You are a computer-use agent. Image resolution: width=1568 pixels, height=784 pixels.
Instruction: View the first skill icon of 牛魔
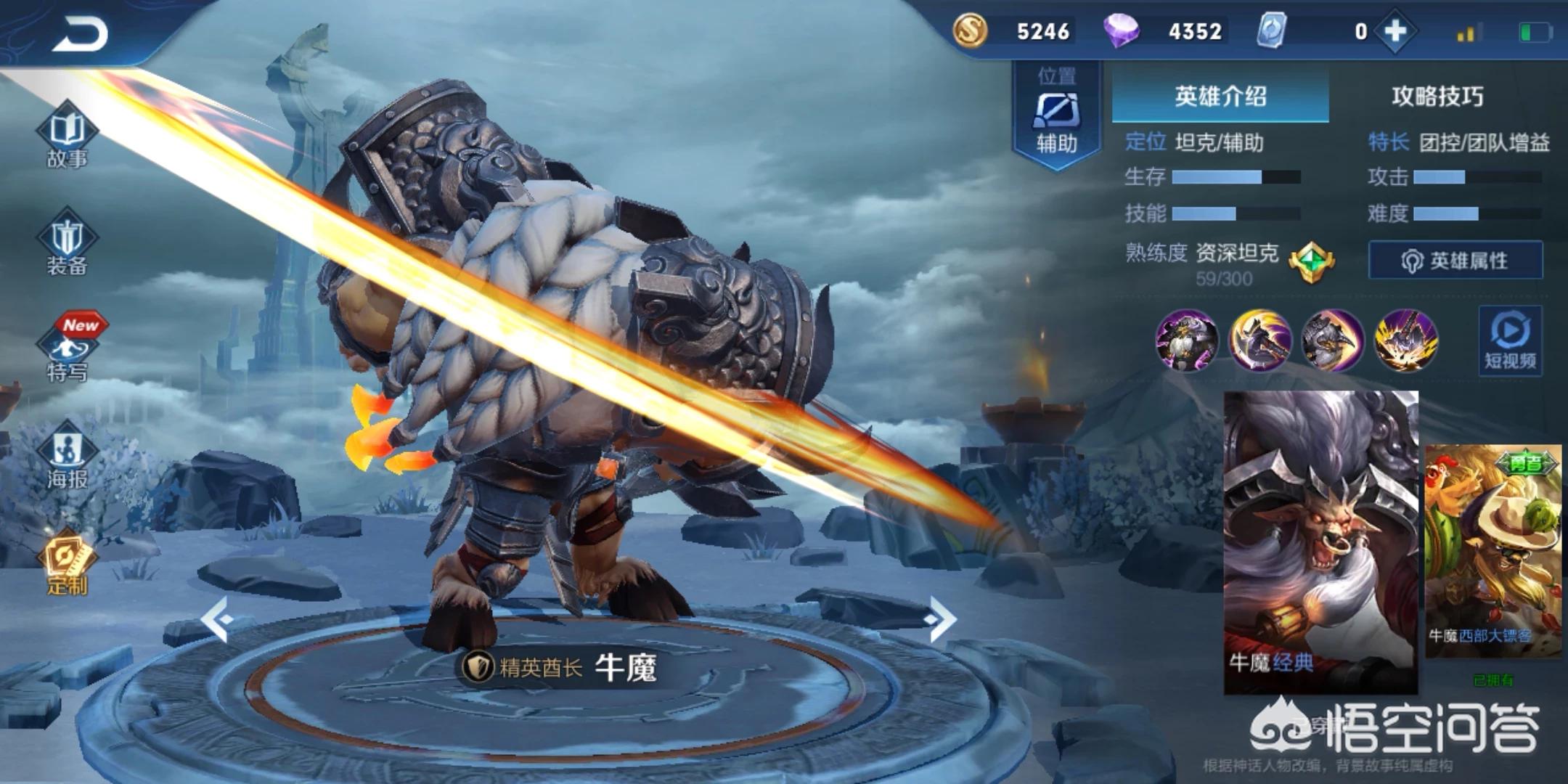1187,340
